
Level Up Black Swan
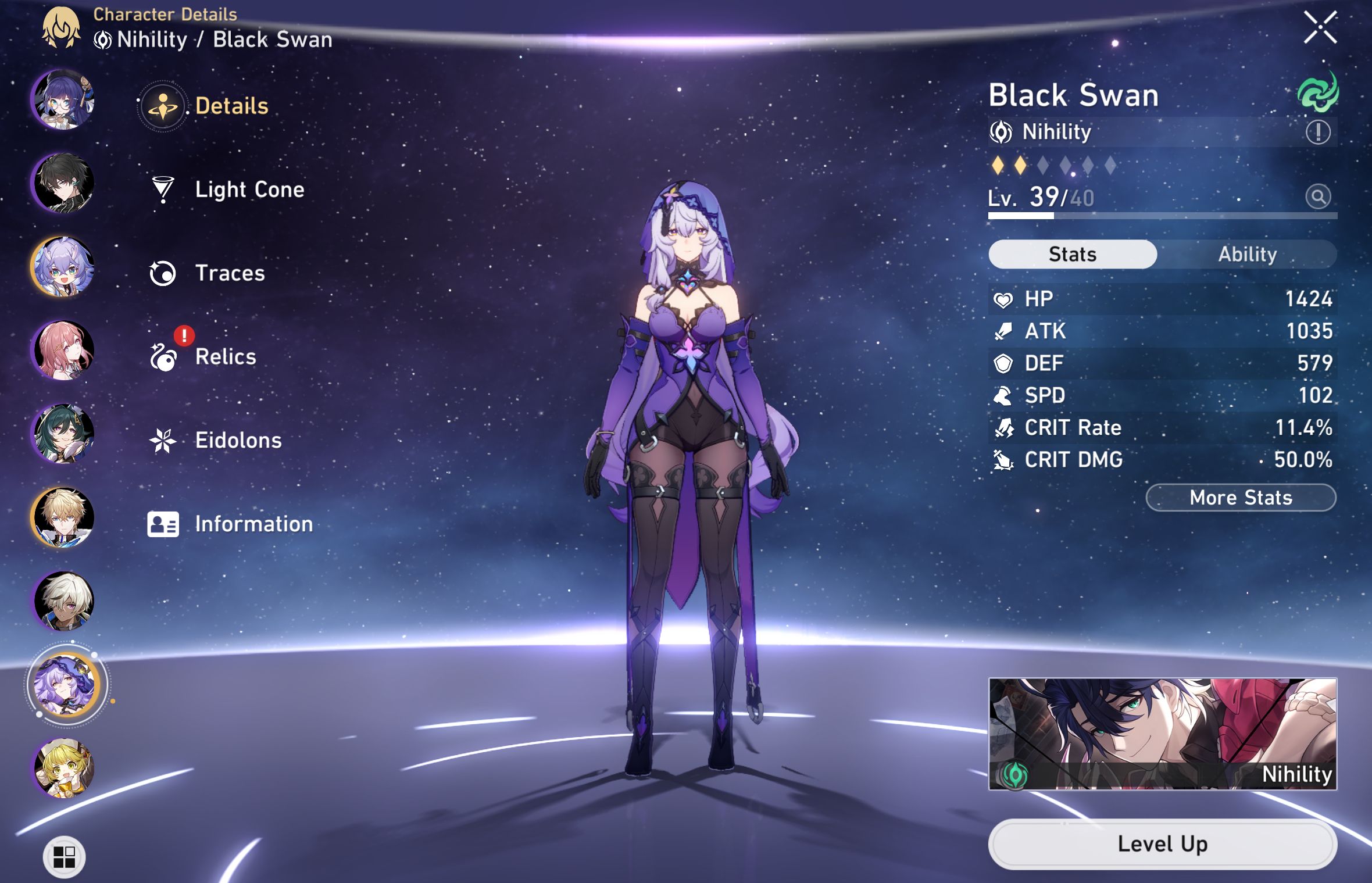click(1162, 844)
